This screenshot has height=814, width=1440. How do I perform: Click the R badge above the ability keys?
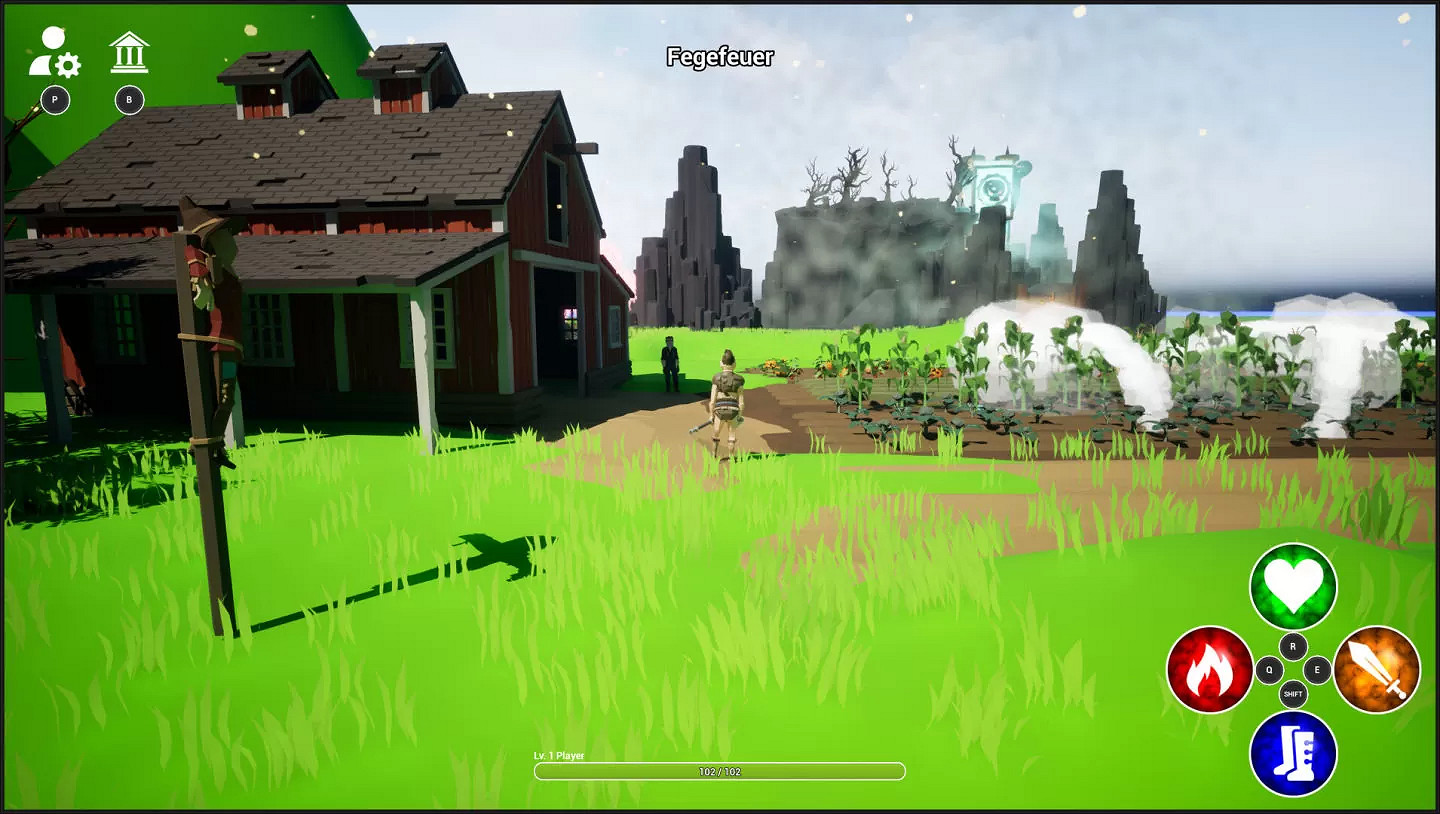(1291, 647)
